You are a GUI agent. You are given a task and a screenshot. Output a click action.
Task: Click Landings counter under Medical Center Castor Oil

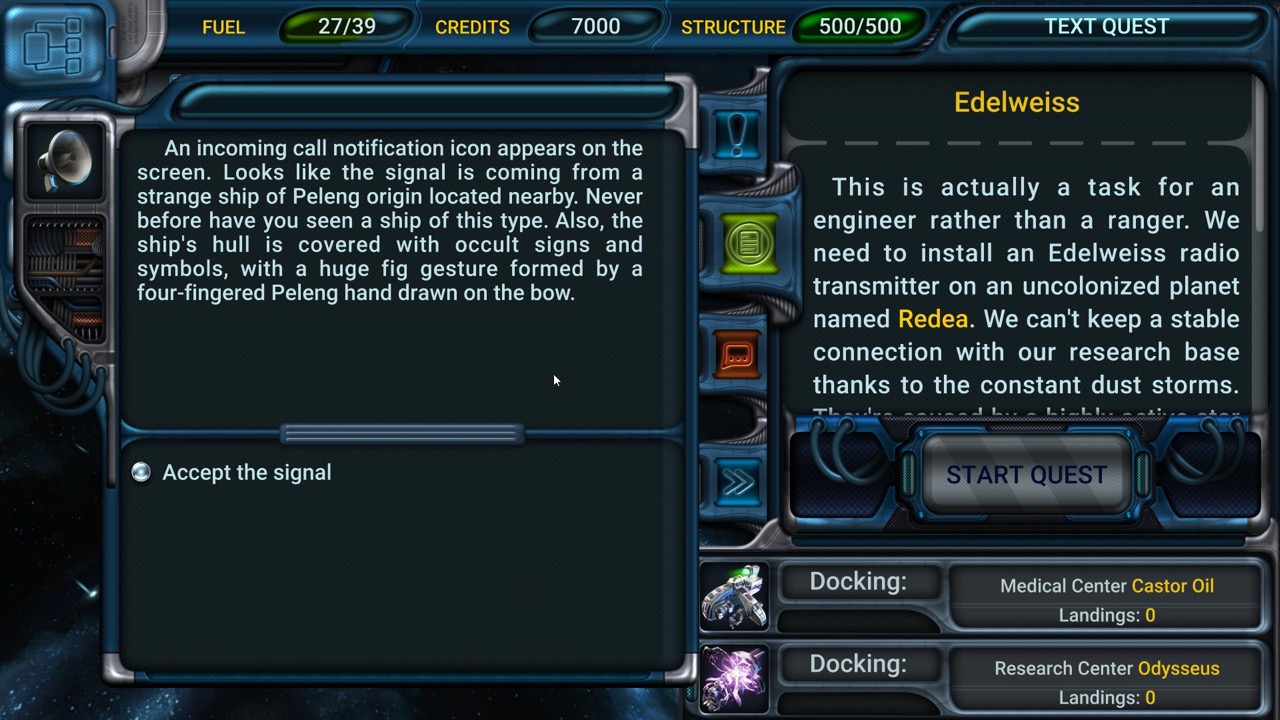[1106, 615]
